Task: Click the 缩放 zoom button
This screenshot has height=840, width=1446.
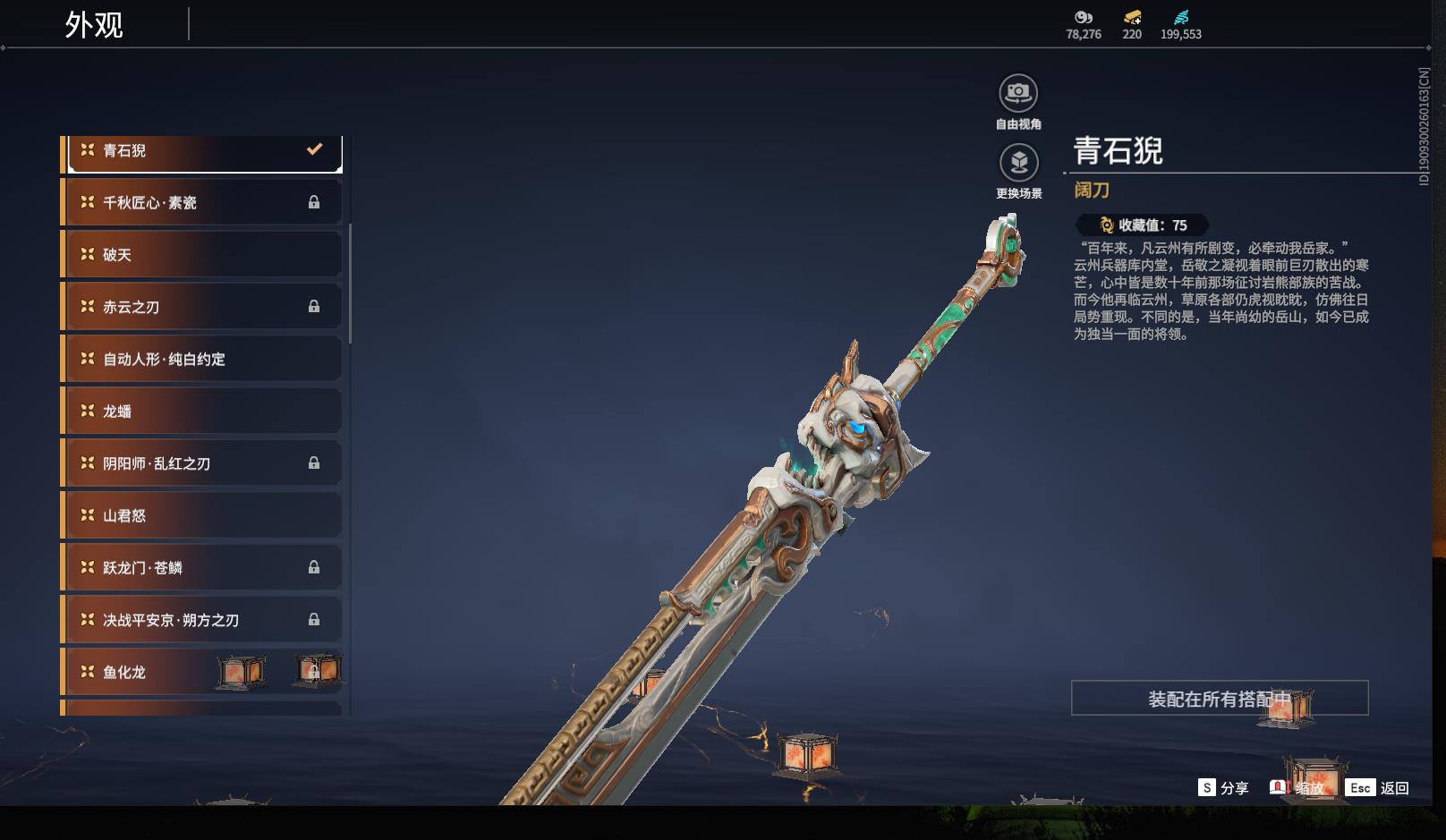Action: pos(1297,788)
